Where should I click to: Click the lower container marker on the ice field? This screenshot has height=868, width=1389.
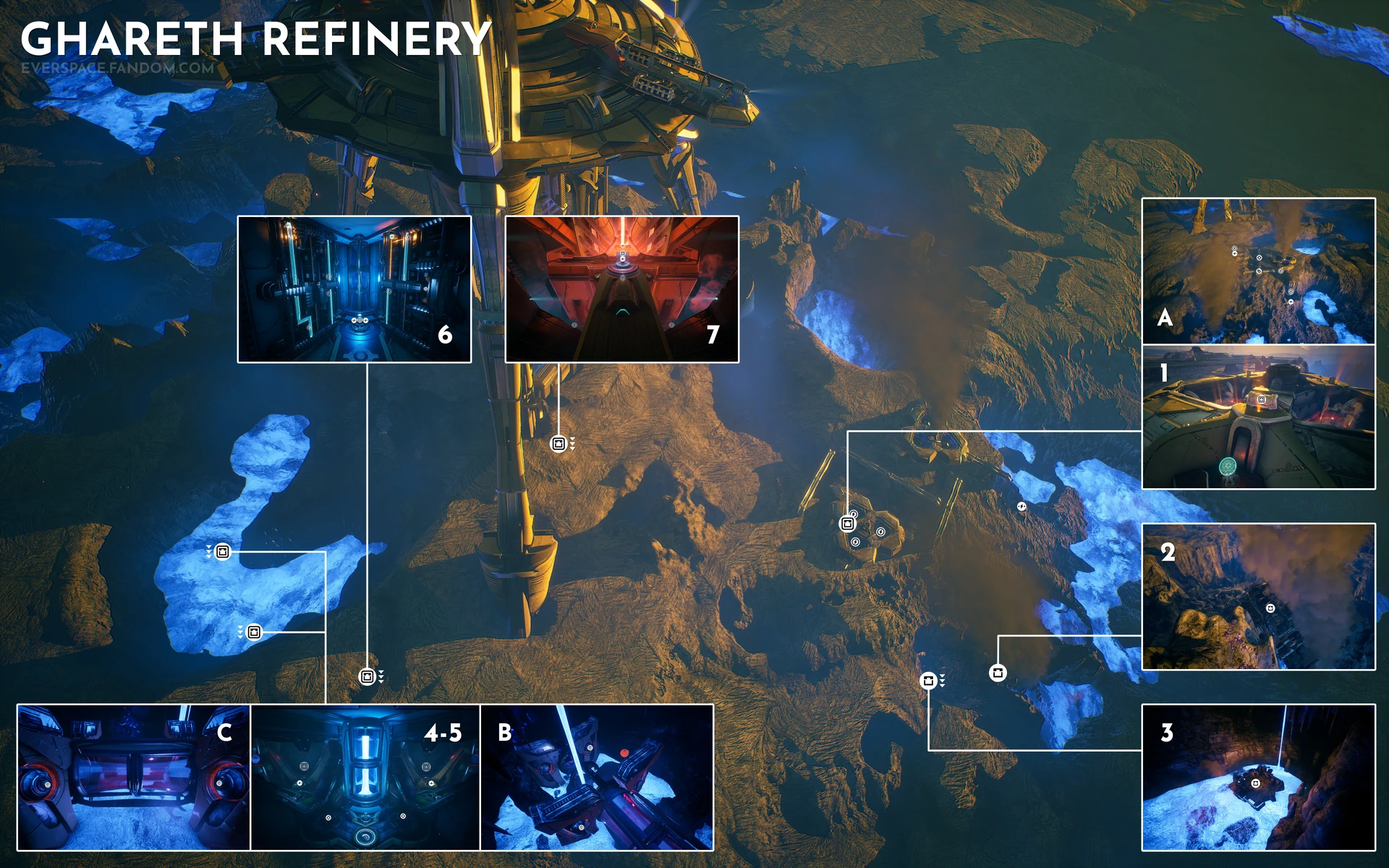[x=253, y=631]
